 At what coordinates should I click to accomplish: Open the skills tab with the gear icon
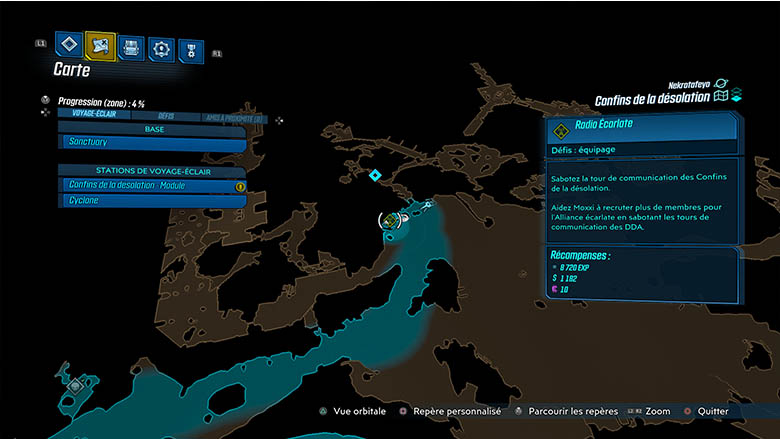coord(161,48)
